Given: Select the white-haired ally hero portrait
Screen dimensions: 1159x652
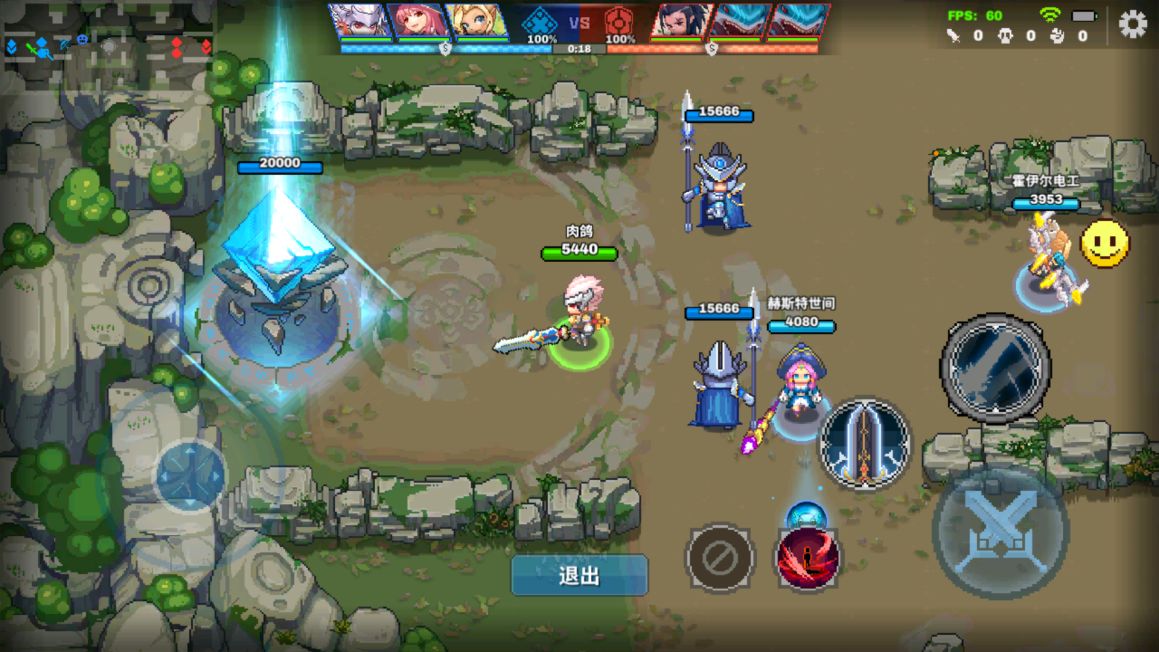Looking at the screenshot, I should (361, 21).
